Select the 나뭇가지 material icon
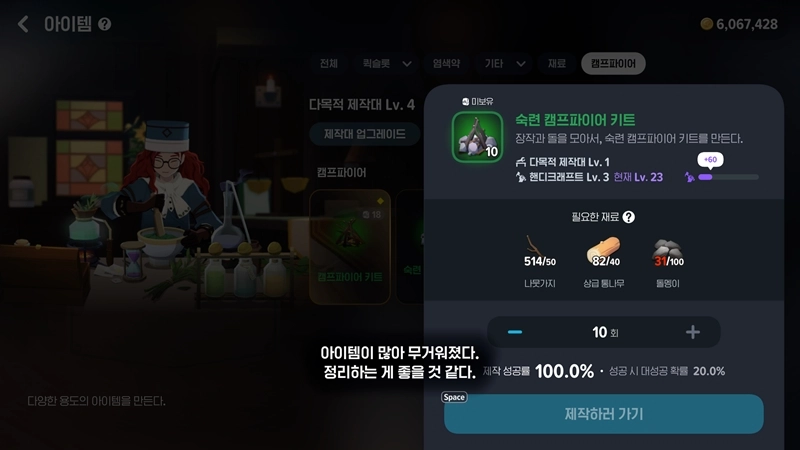 tap(539, 248)
